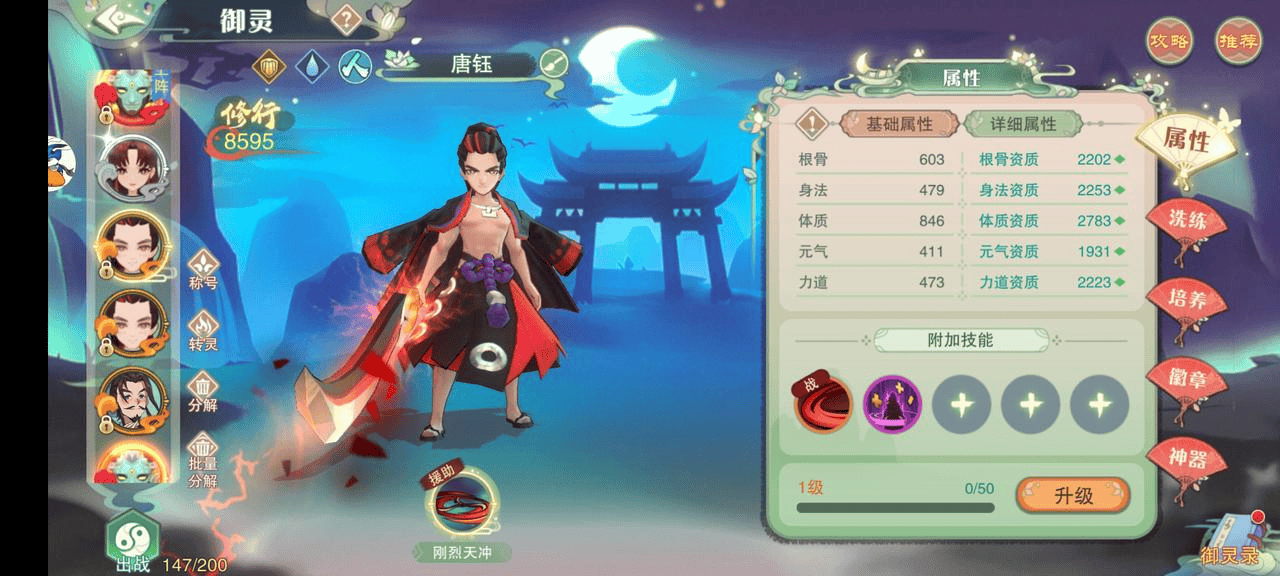Open 批量分解 batch dismantle
This screenshot has width=1280, height=576.
click(203, 456)
